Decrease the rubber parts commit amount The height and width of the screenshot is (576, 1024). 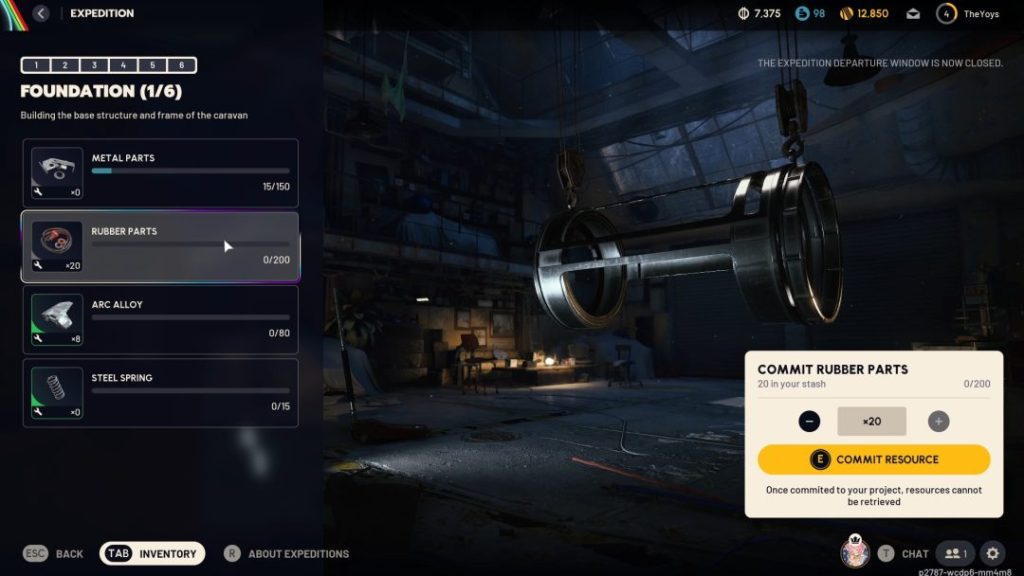pos(810,421)
